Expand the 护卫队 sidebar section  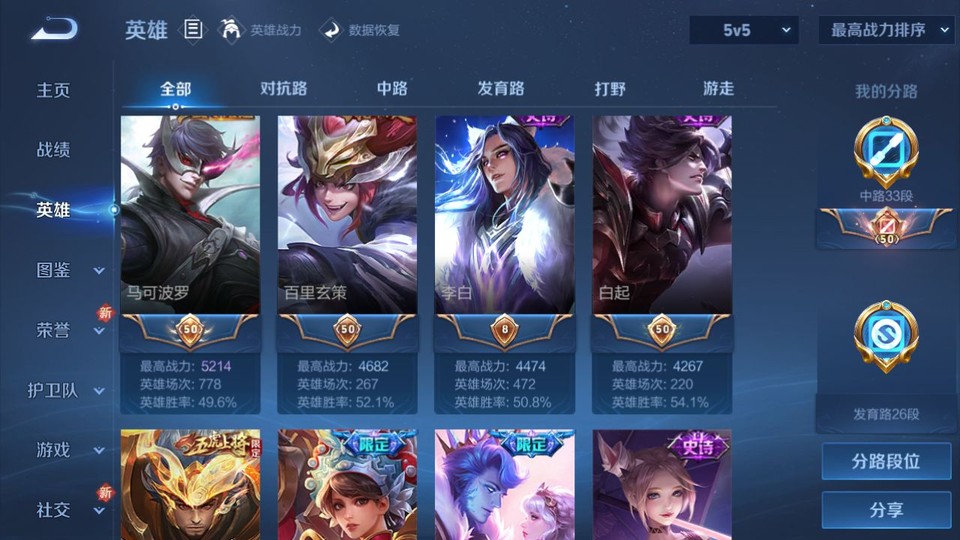click(66, 390)
